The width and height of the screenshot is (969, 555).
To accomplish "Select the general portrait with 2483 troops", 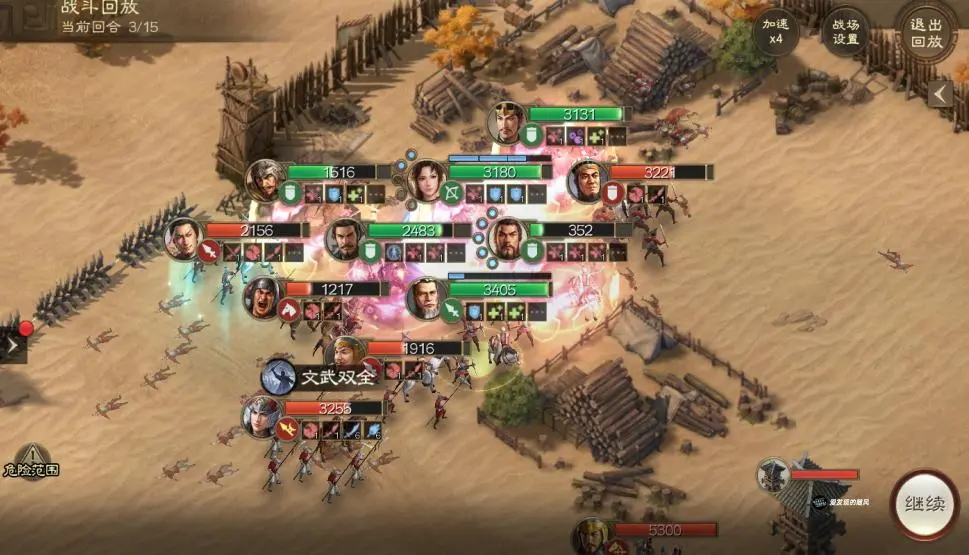I will click(x=346, y=239).
